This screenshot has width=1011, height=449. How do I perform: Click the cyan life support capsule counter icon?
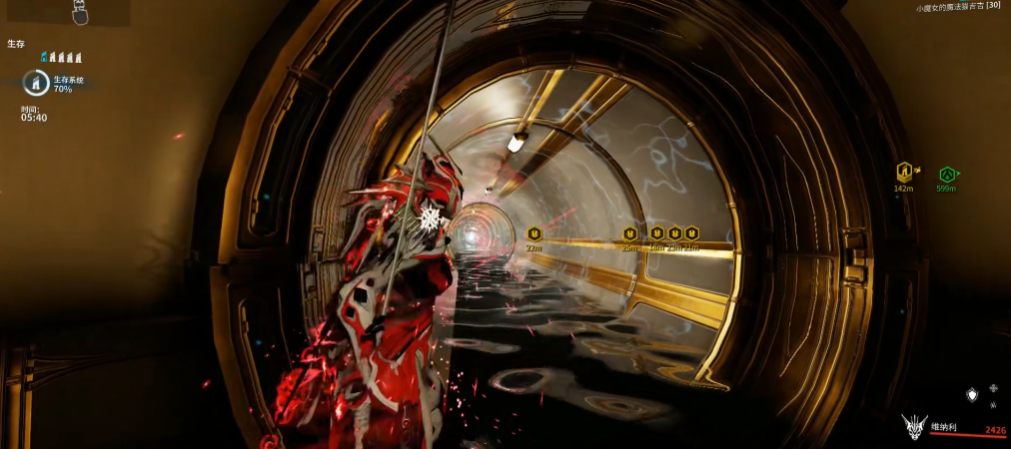(45, 57)
